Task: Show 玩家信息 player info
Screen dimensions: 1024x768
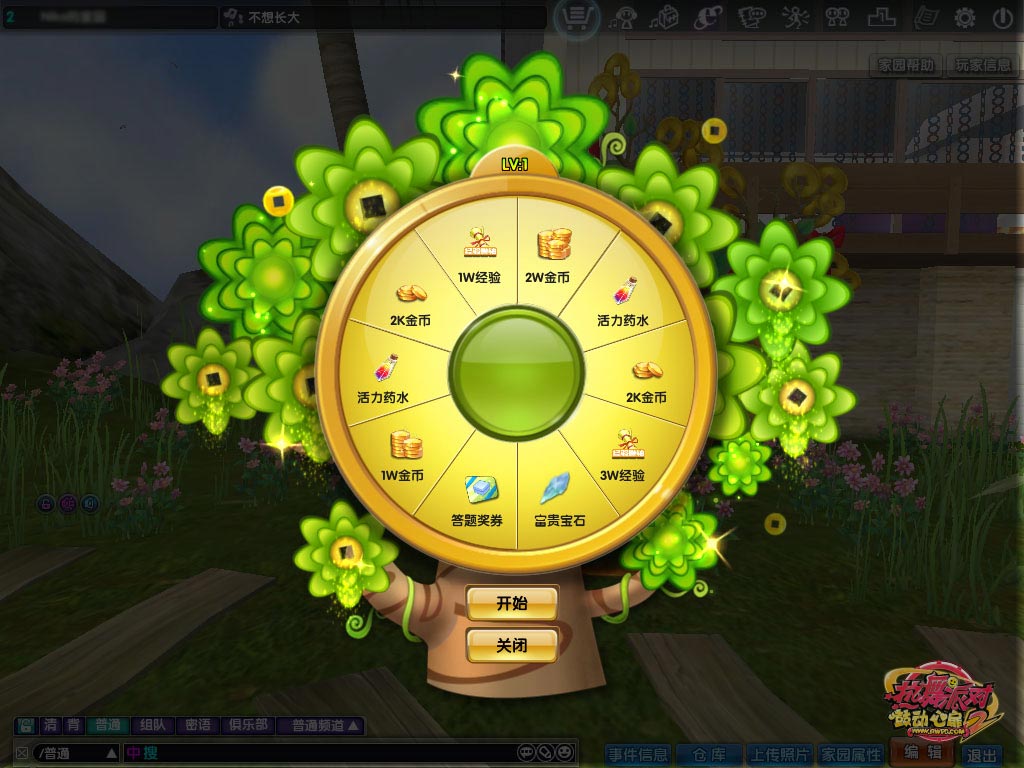Action: (x=982, y=65)
